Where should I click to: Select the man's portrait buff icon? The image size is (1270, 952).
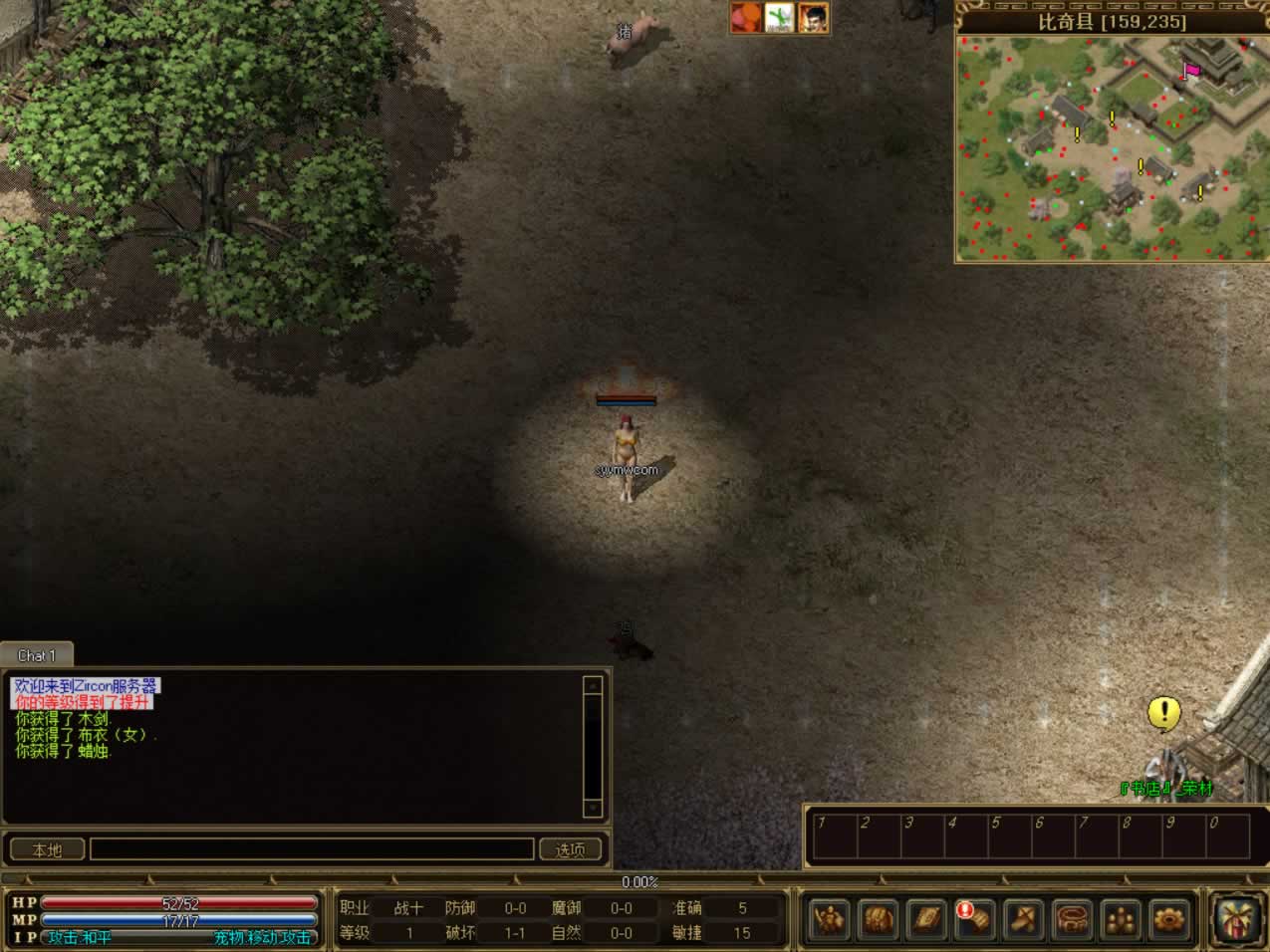point(813,17)
